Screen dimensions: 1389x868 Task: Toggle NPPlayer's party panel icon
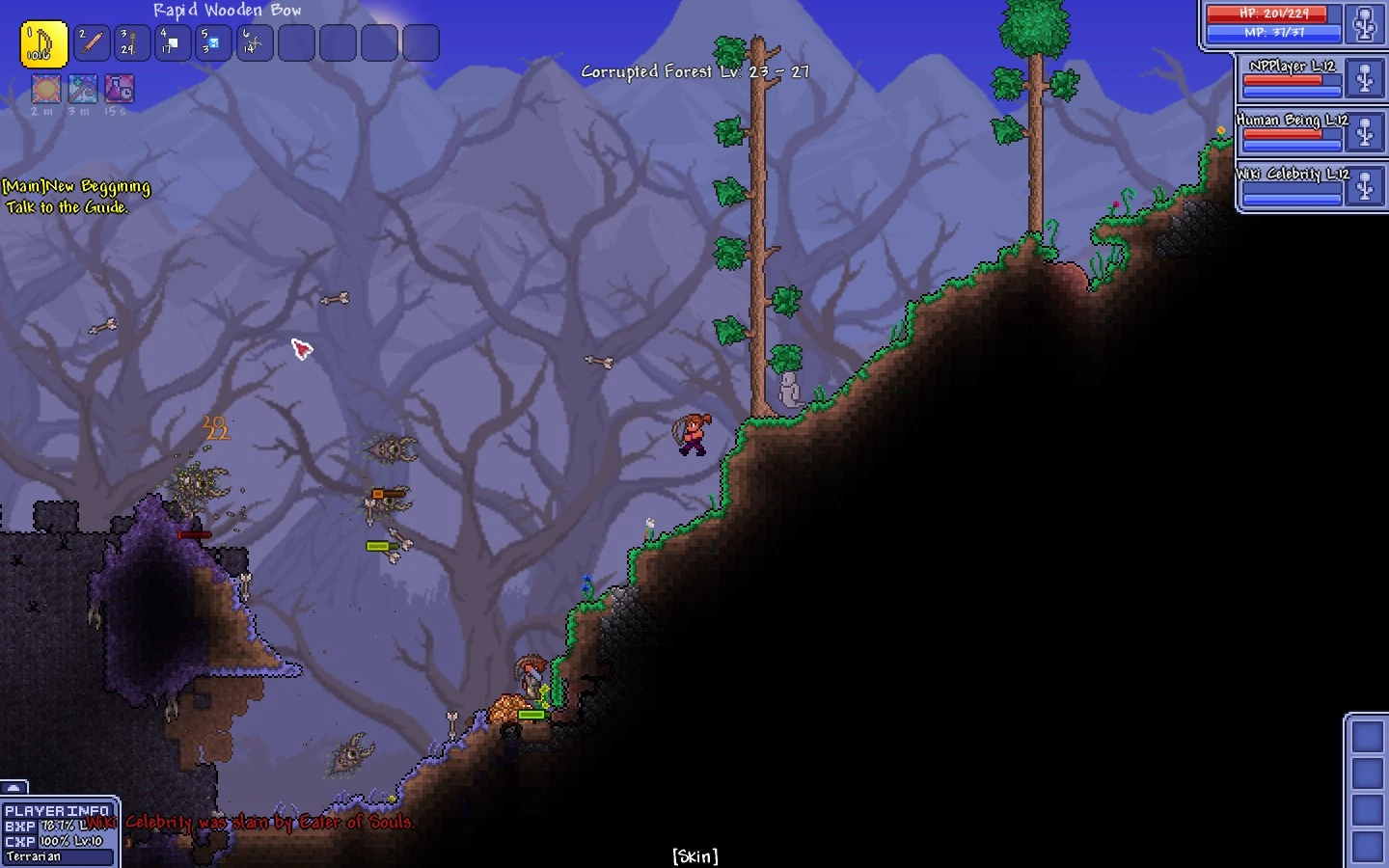click(x=1364, y=75)
